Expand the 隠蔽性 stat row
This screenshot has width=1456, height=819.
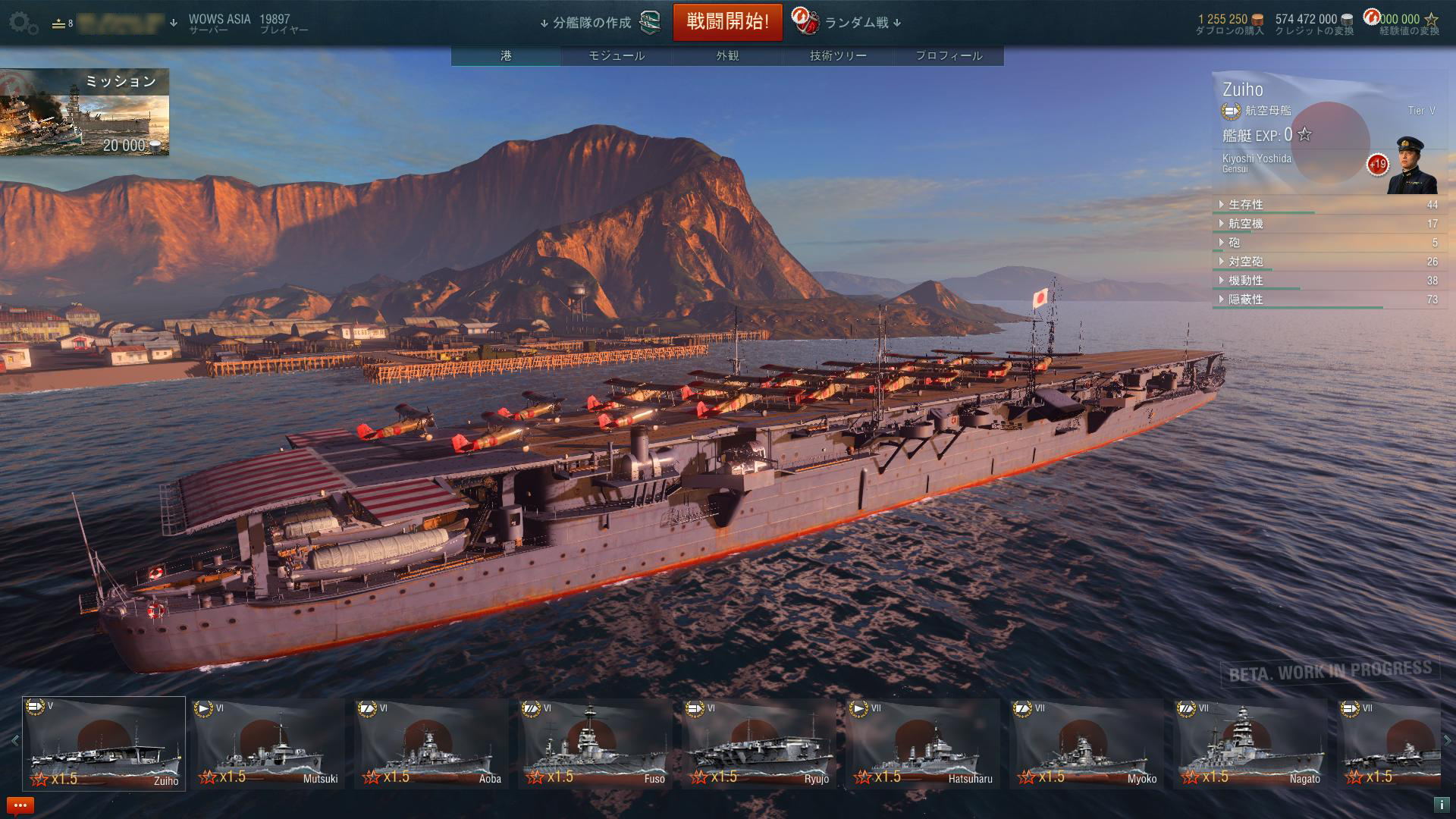1245,300
